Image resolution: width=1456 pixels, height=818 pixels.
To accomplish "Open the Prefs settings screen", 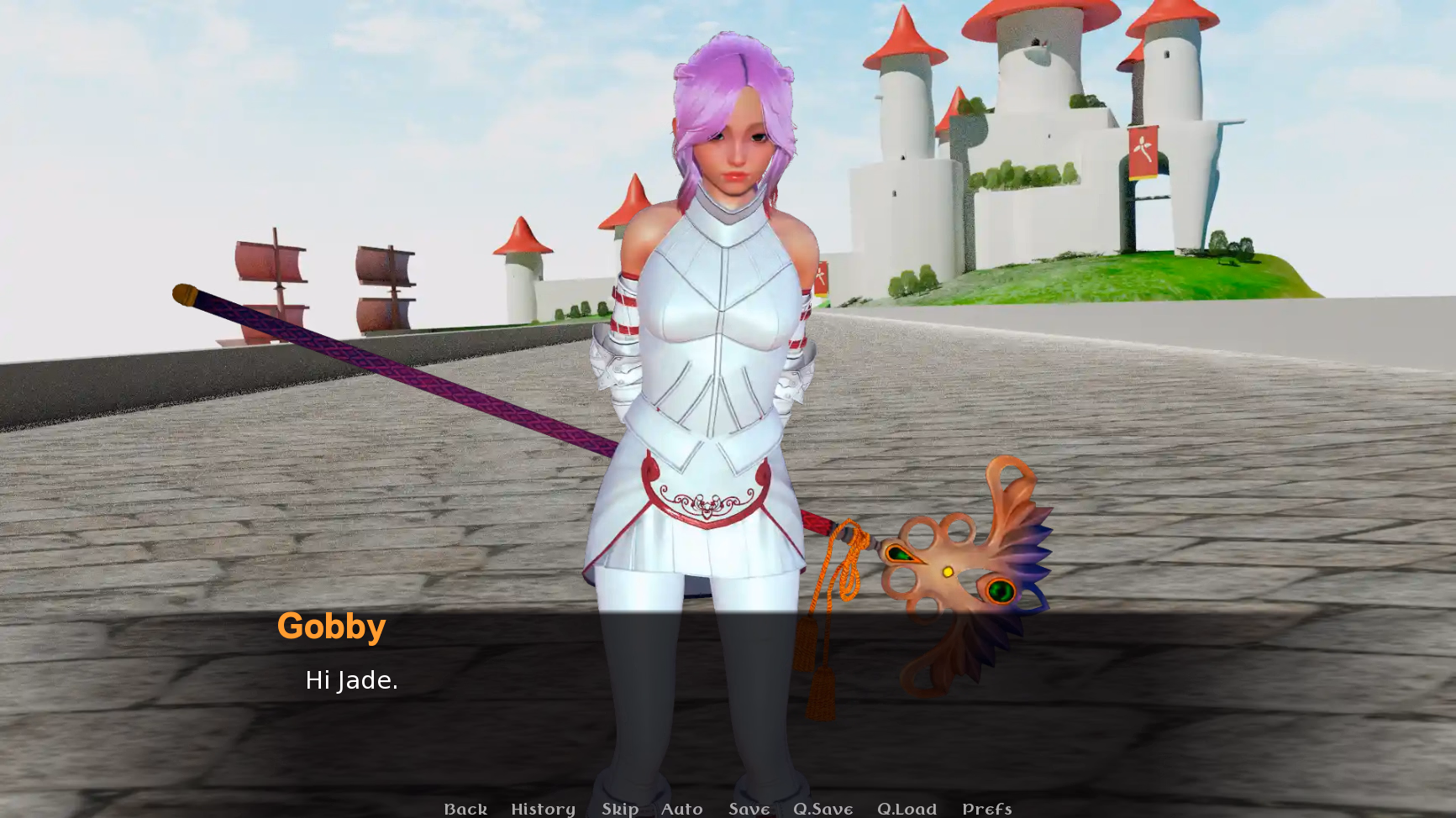I will [x=987, y=808].
